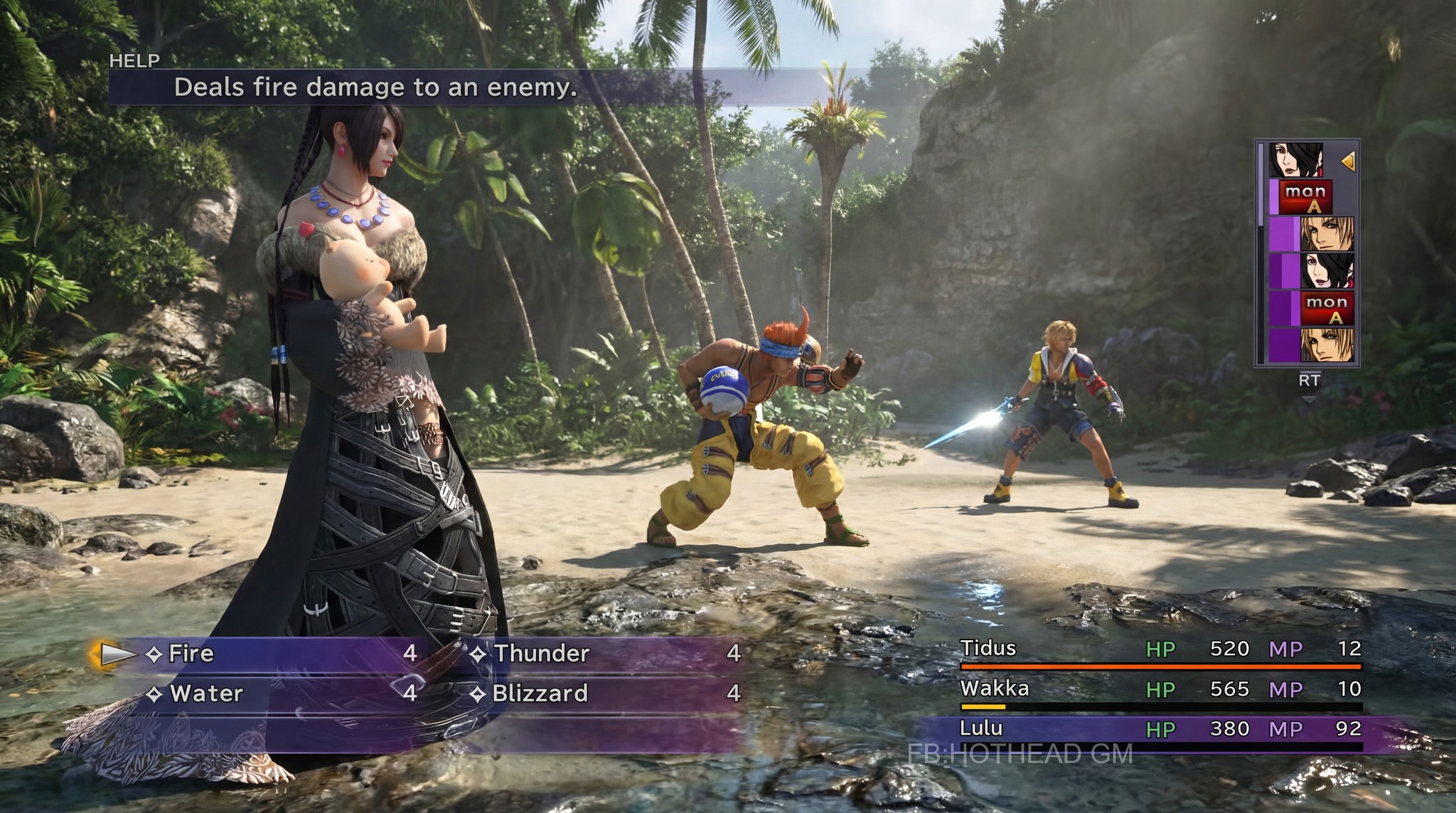The image size is (1456, 813).
Task: Click Lulu's current-turn portrait marked with arrow
Action: [x=1296, y=160]
